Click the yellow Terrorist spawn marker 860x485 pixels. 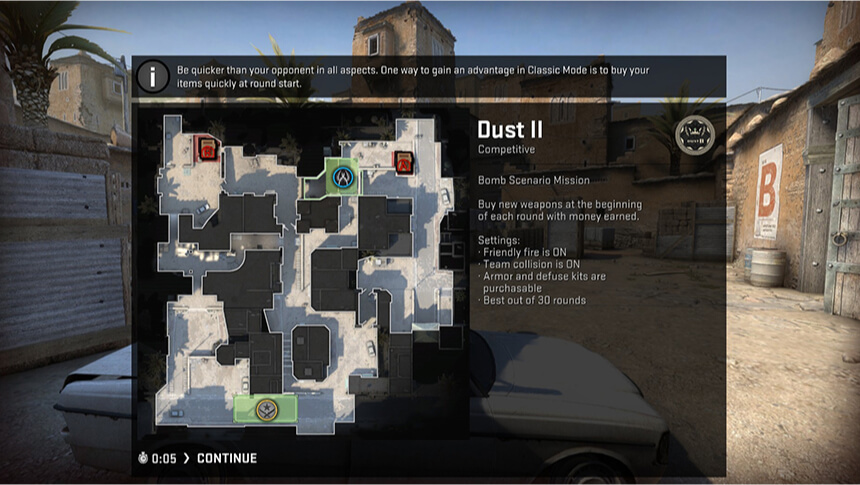266,408
